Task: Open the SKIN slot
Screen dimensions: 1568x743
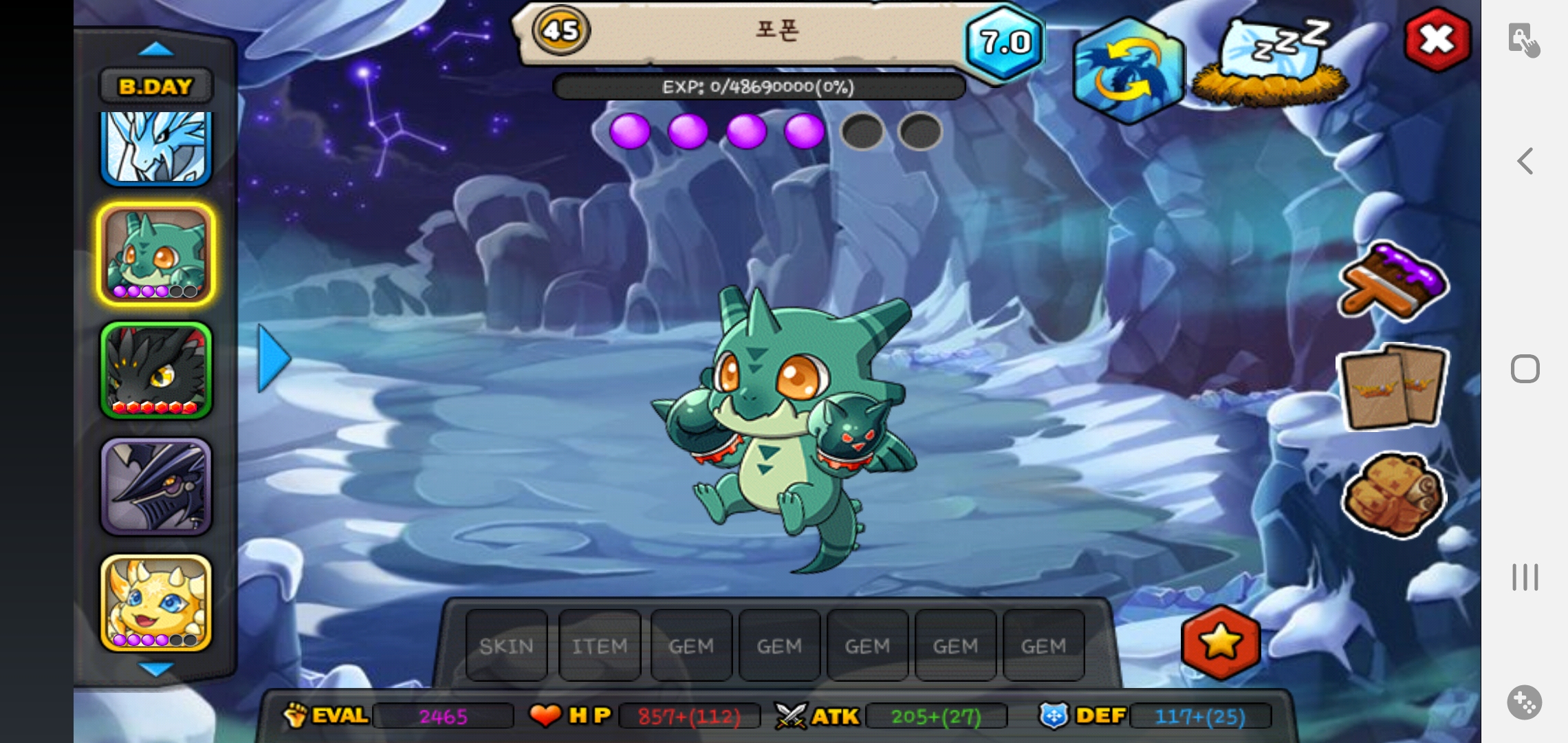Action: [507, 646]
